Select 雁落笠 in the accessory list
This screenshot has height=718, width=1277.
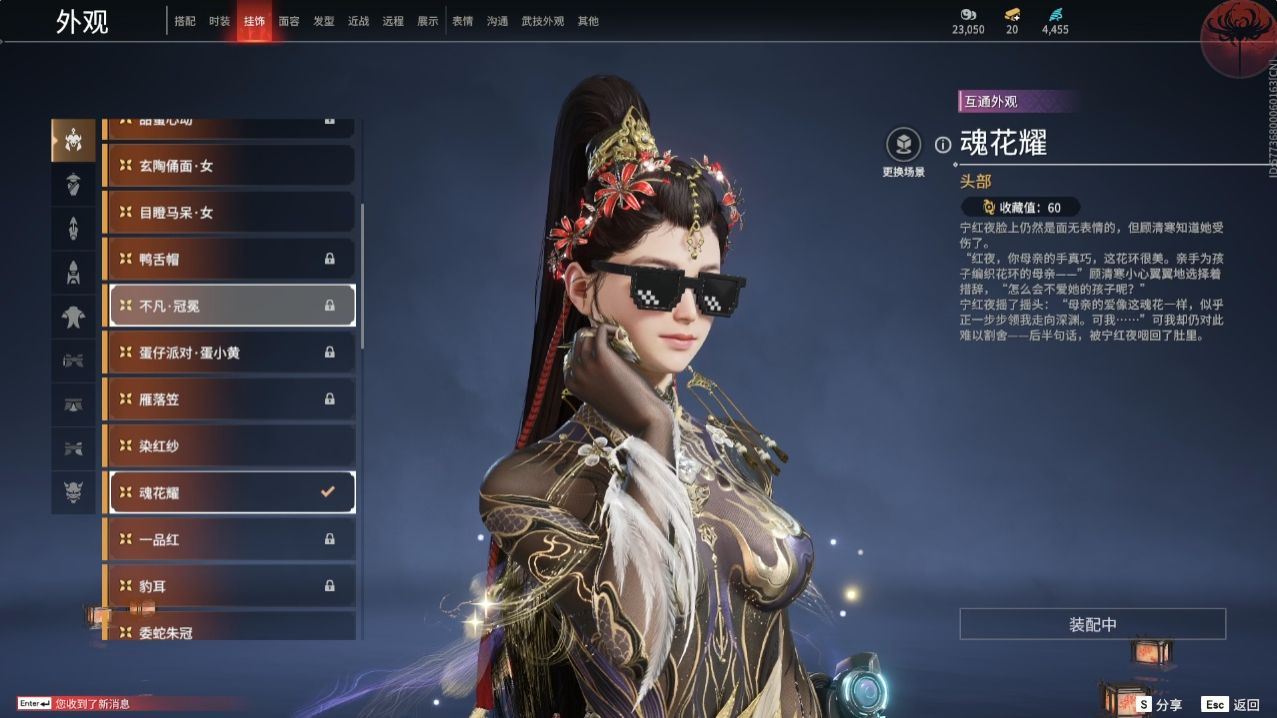click(229, 399)
